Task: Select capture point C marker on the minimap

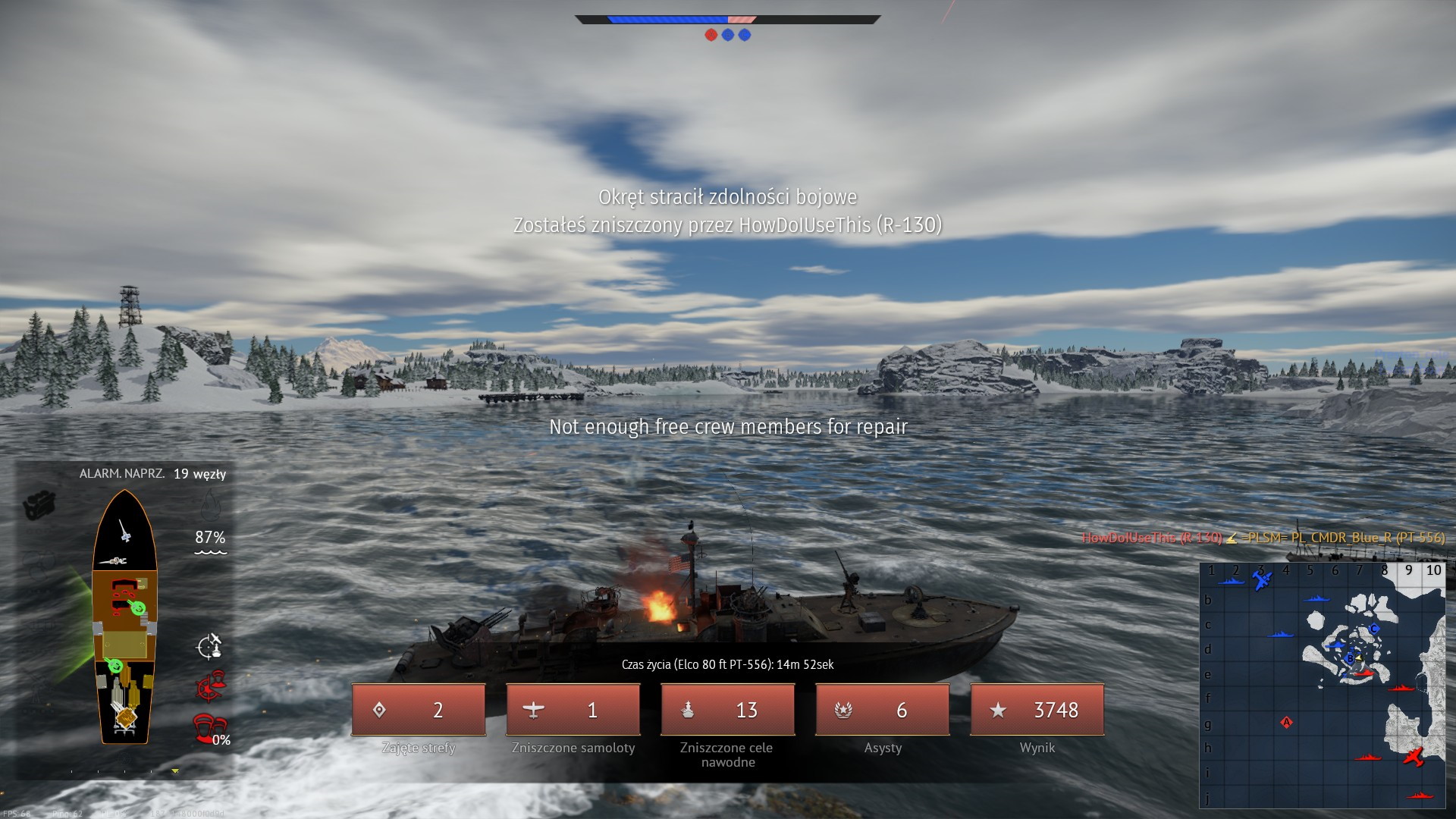Action: click(1373, 629)
